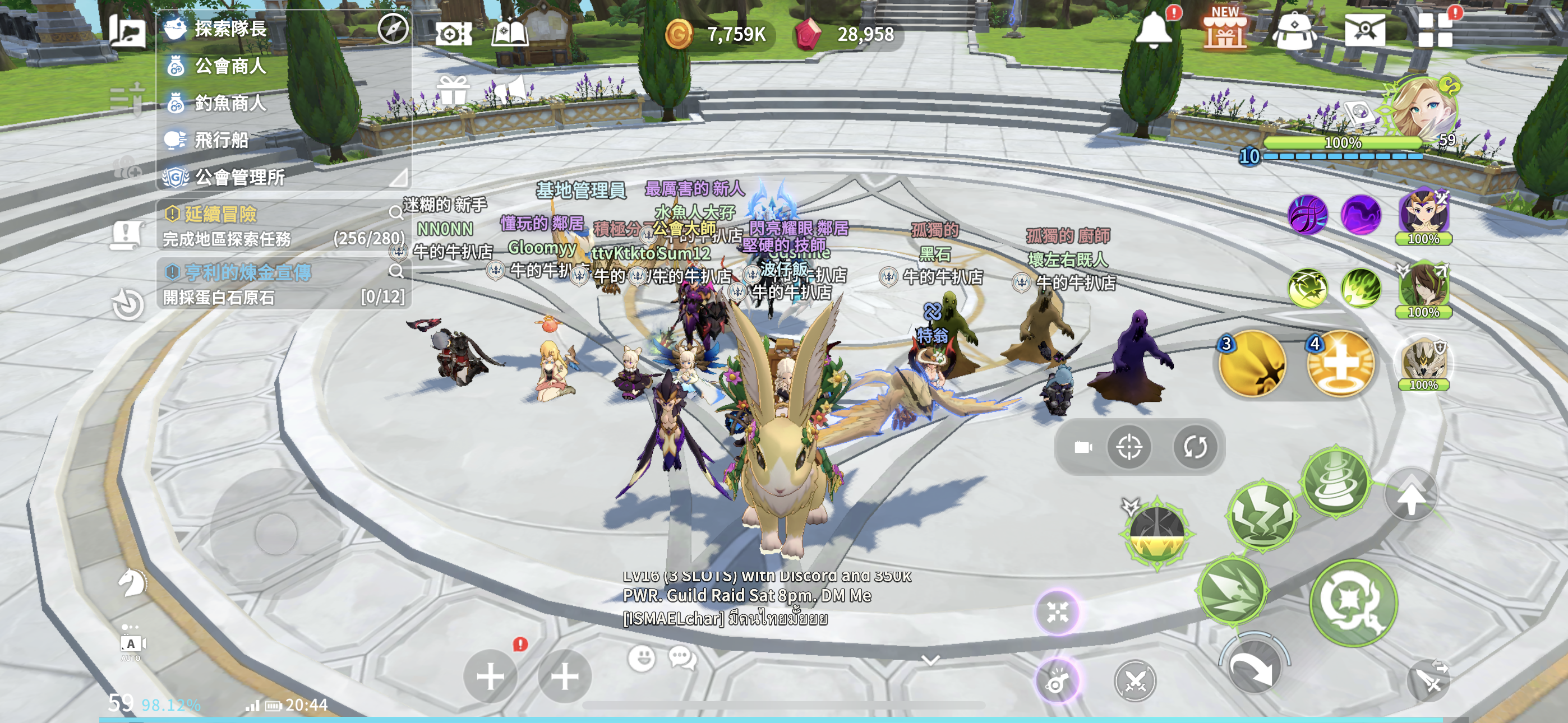1568x723 pixels.
Task: Pick the 飛行船 airship entry
Action: 221,140
